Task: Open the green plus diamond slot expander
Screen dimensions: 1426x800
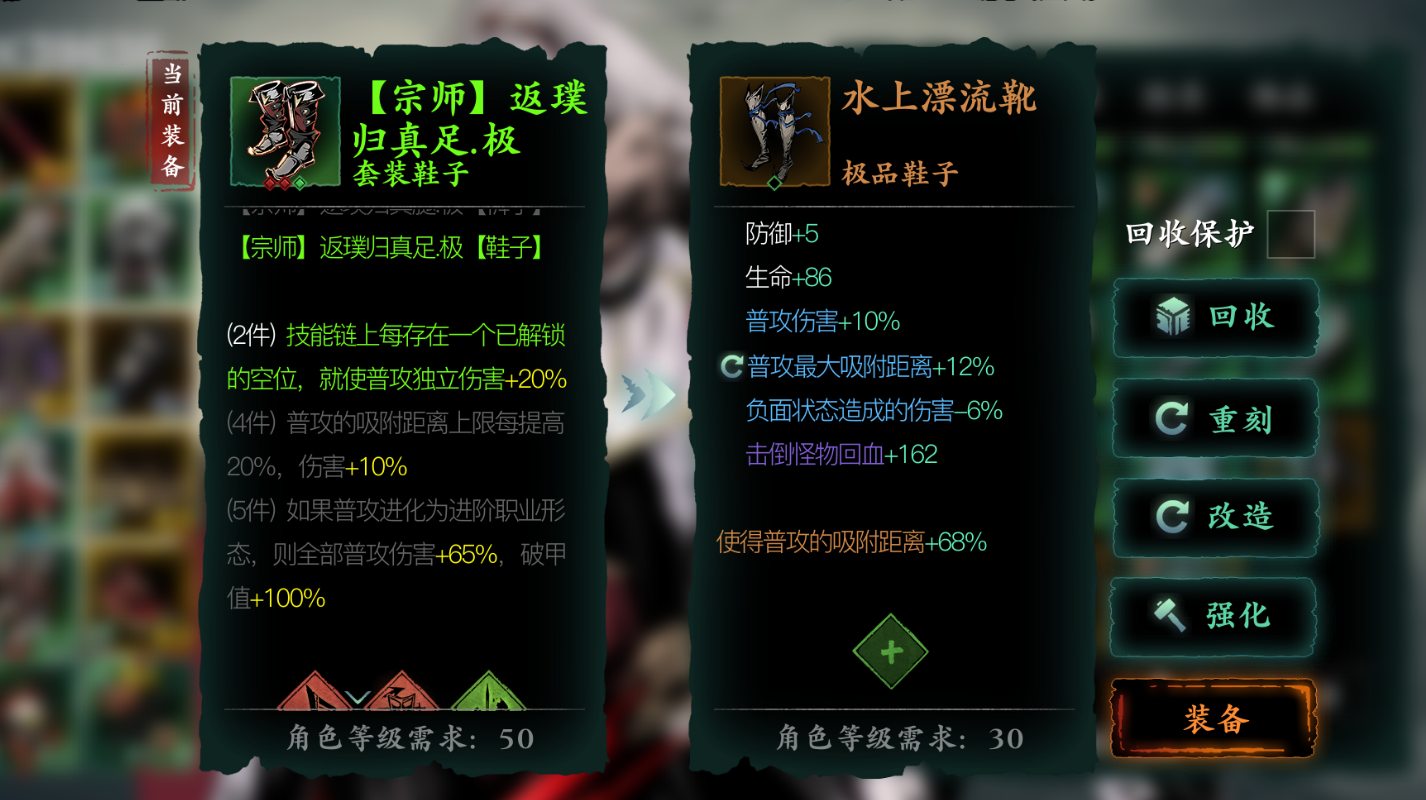Action: tap(889, 652)
